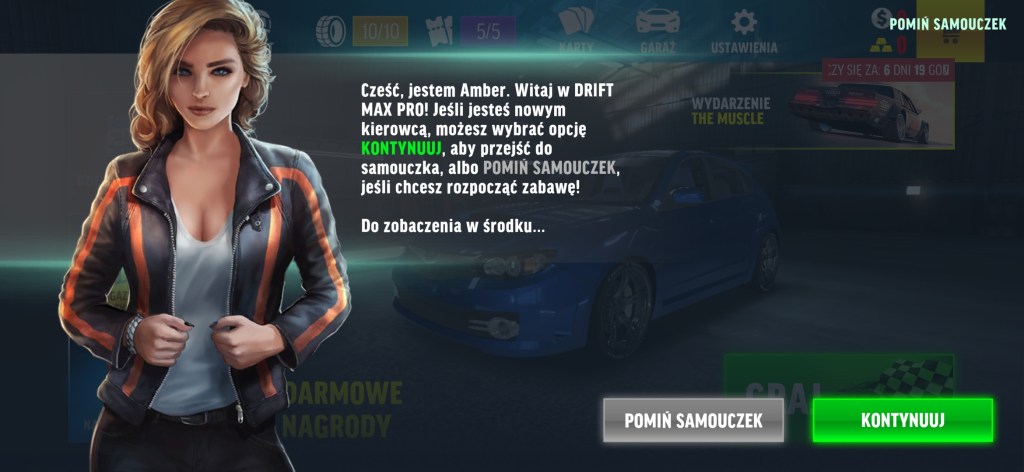Open the Garaż car menu
Viewport: 1024px width, 472px height.
pyautogui.click(x=657, y=30)
